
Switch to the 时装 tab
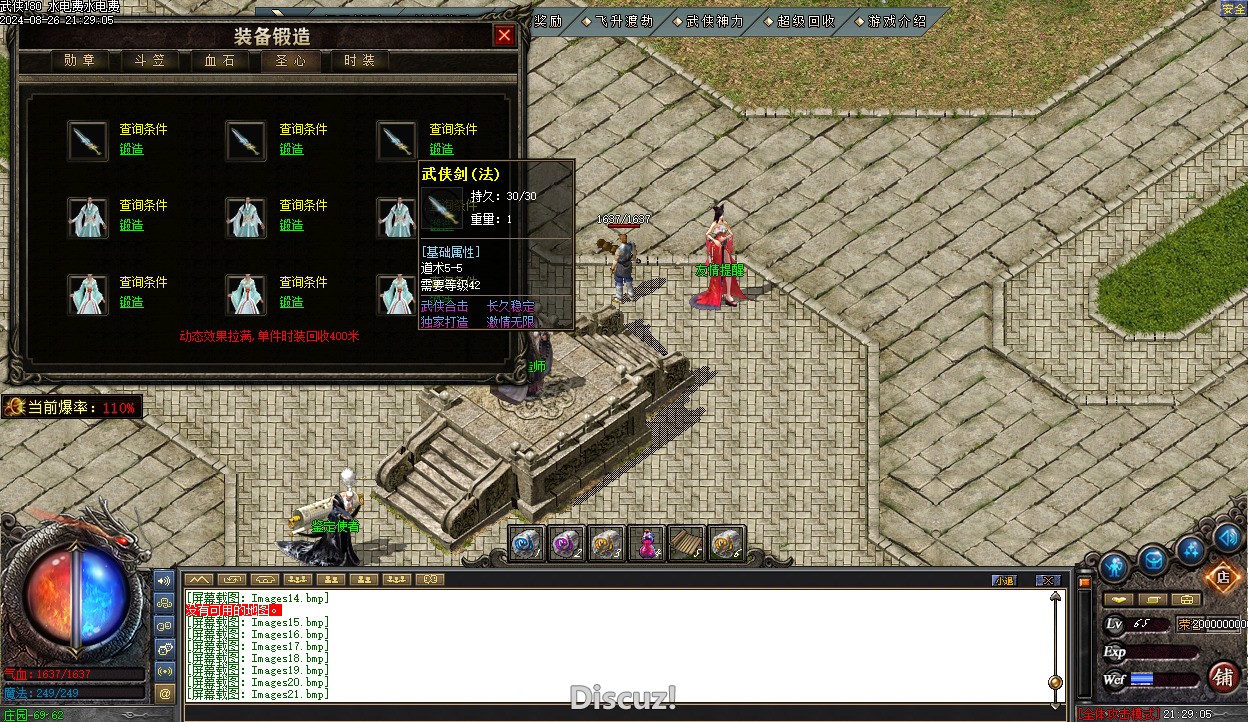359,61
